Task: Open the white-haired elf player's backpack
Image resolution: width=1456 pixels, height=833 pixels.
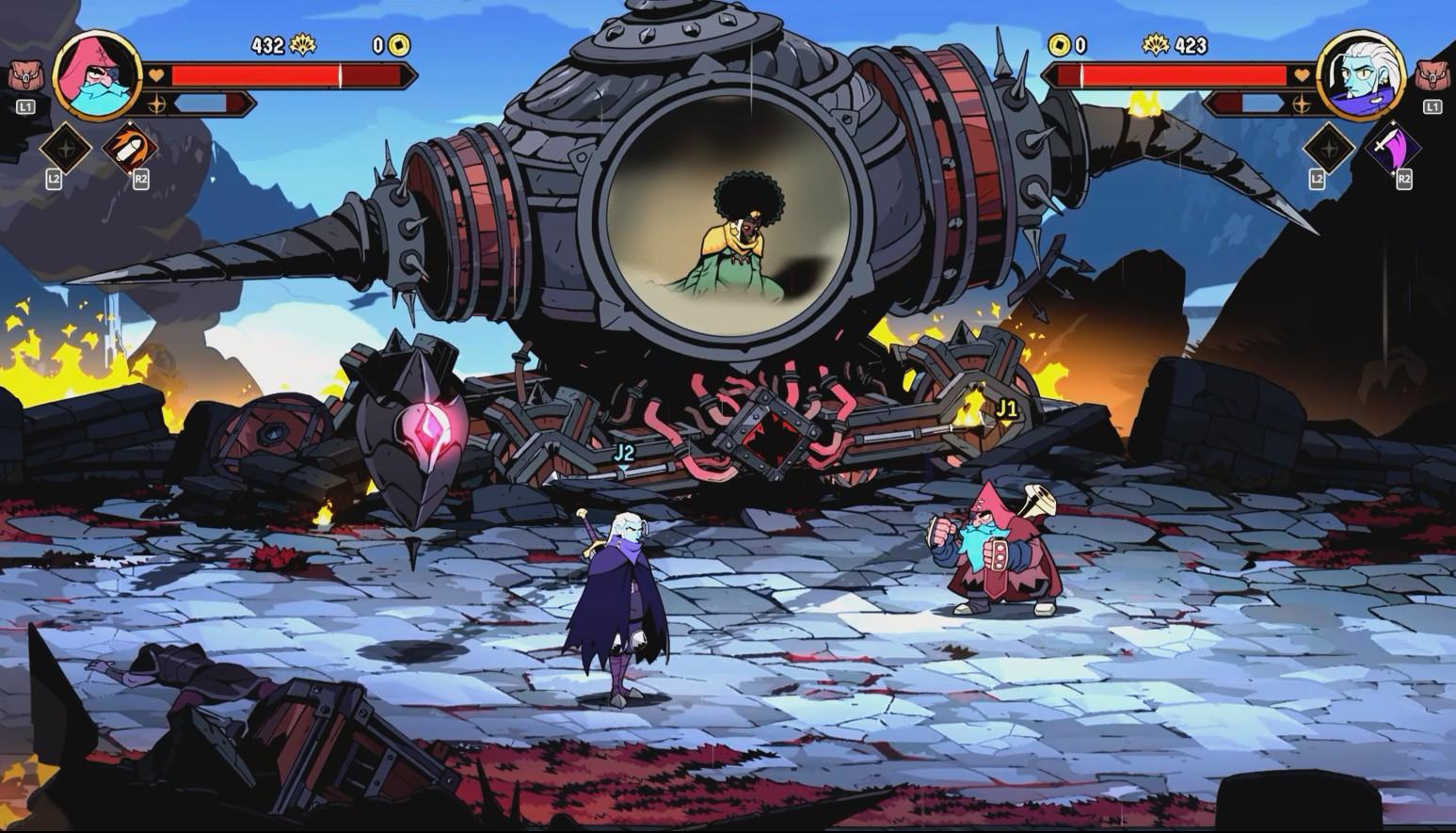Action: coord(1432,75)
